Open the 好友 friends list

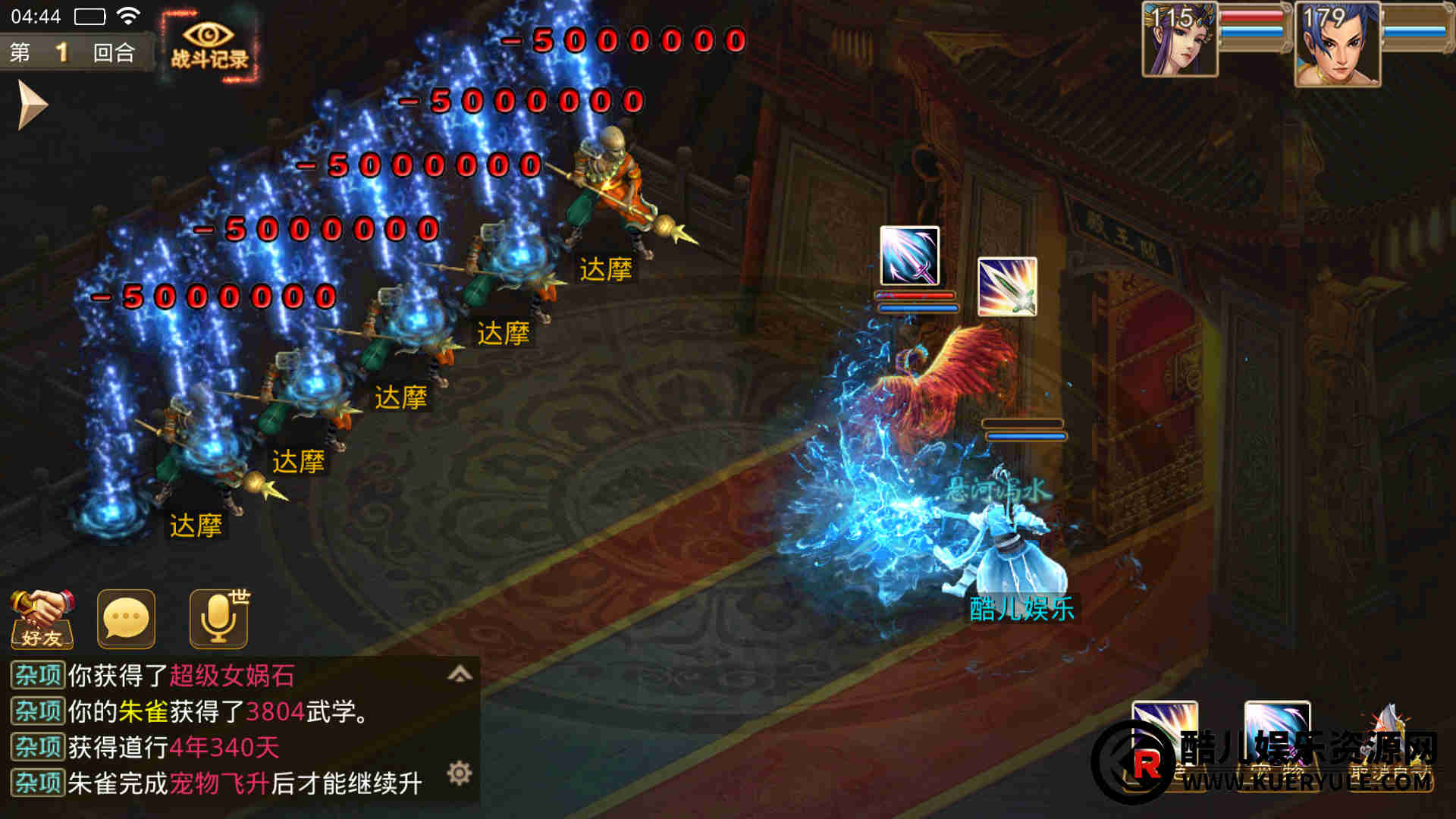click(42, 620)
